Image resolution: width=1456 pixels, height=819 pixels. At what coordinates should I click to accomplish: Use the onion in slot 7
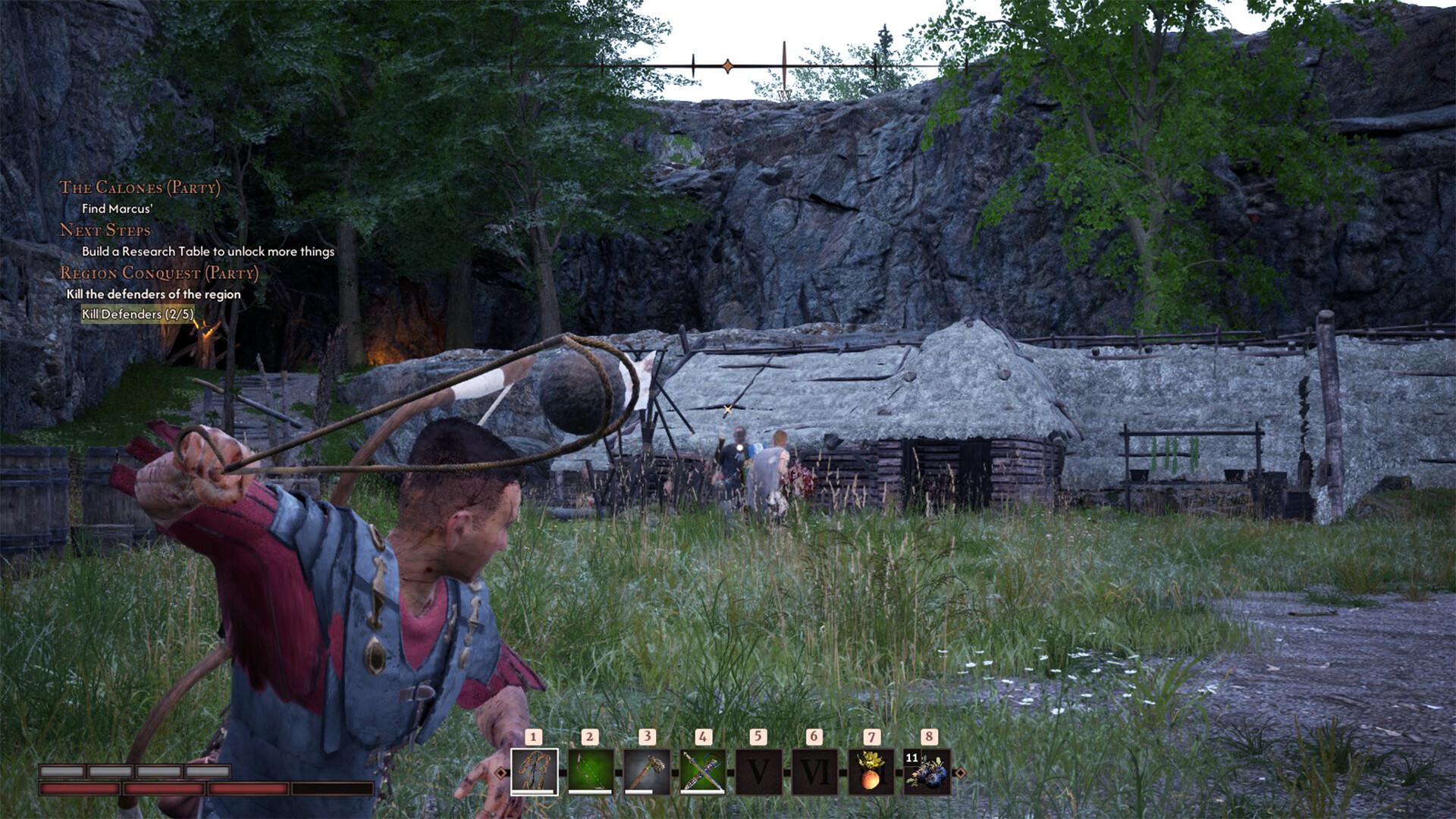[871, 772]
